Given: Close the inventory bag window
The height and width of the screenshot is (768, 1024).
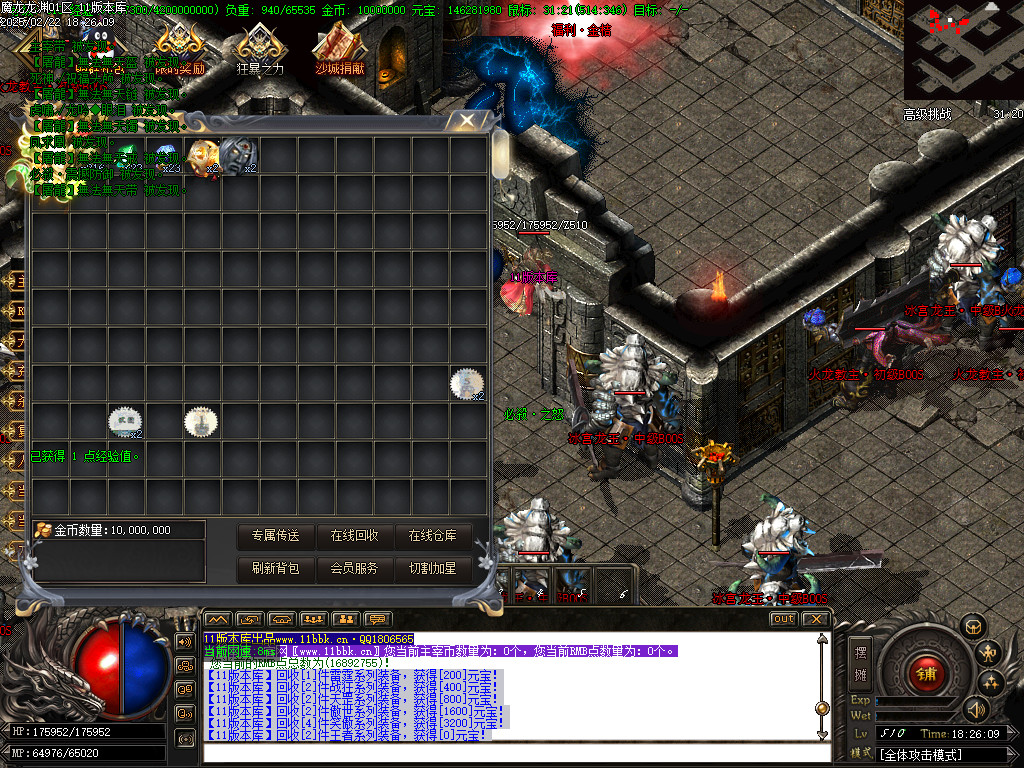Looking at the screenshot, I should (x=466, y=121).
